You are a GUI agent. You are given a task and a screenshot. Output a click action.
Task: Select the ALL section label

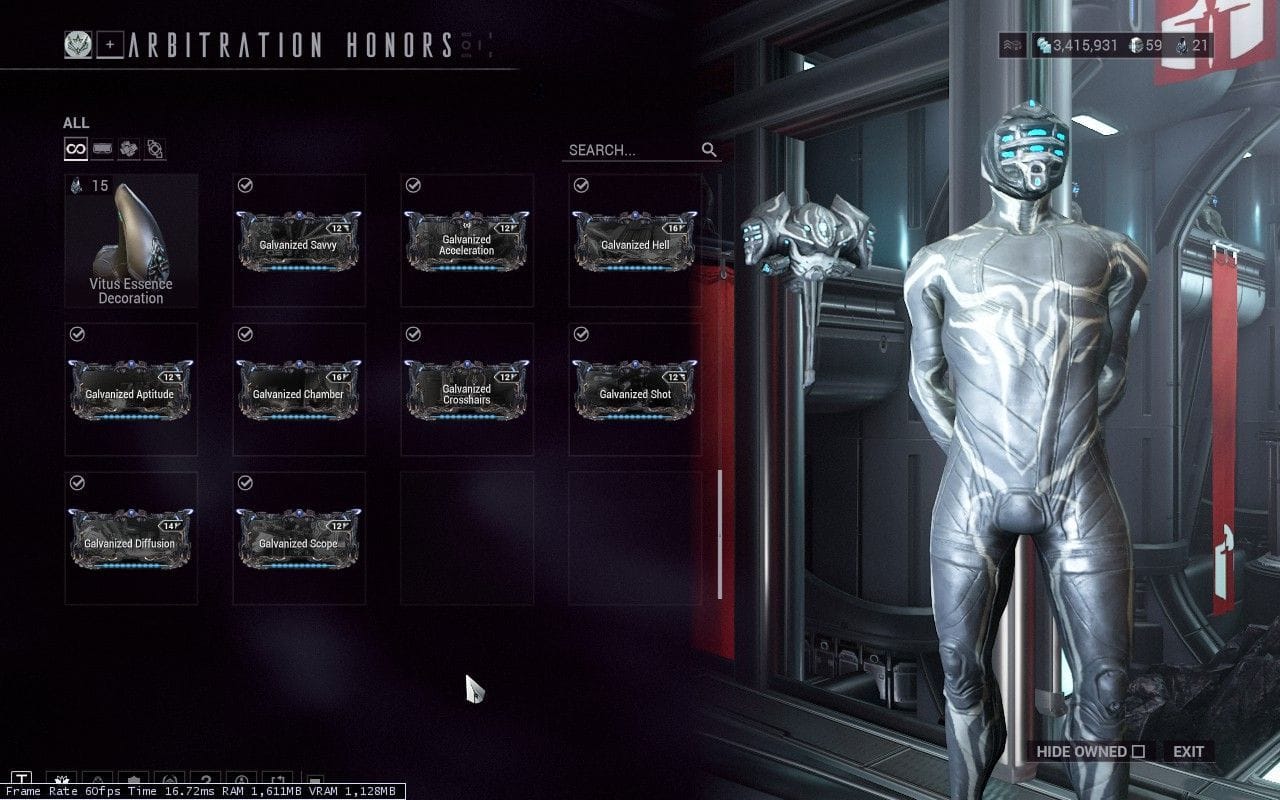pos(74,122)
